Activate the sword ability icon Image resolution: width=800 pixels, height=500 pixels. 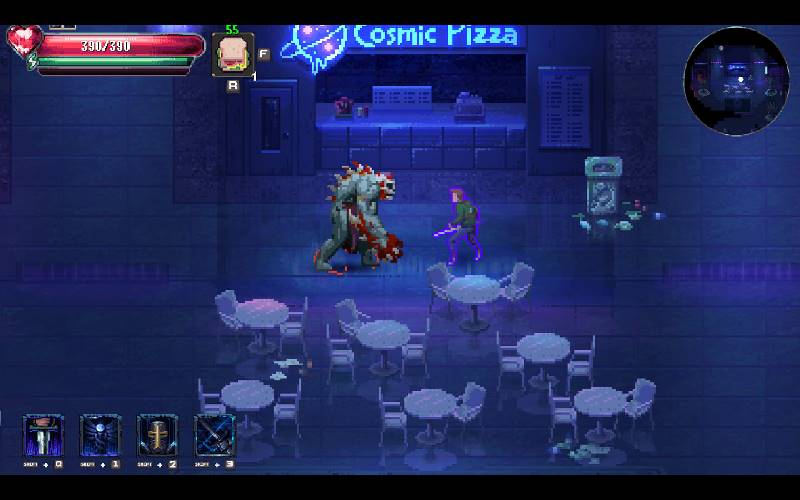44,436
